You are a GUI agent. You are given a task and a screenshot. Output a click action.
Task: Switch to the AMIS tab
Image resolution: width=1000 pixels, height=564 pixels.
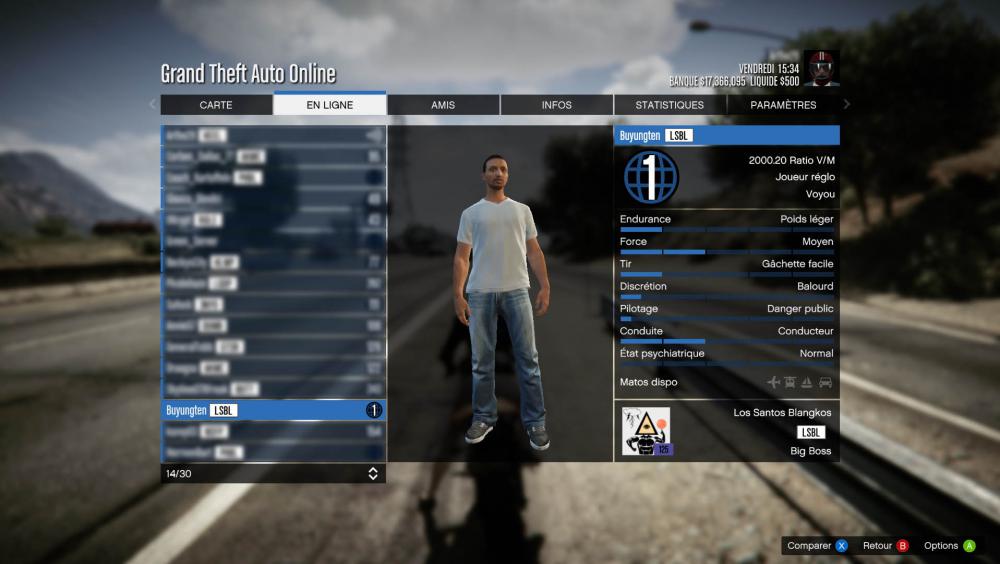click(x=443, y=105)
